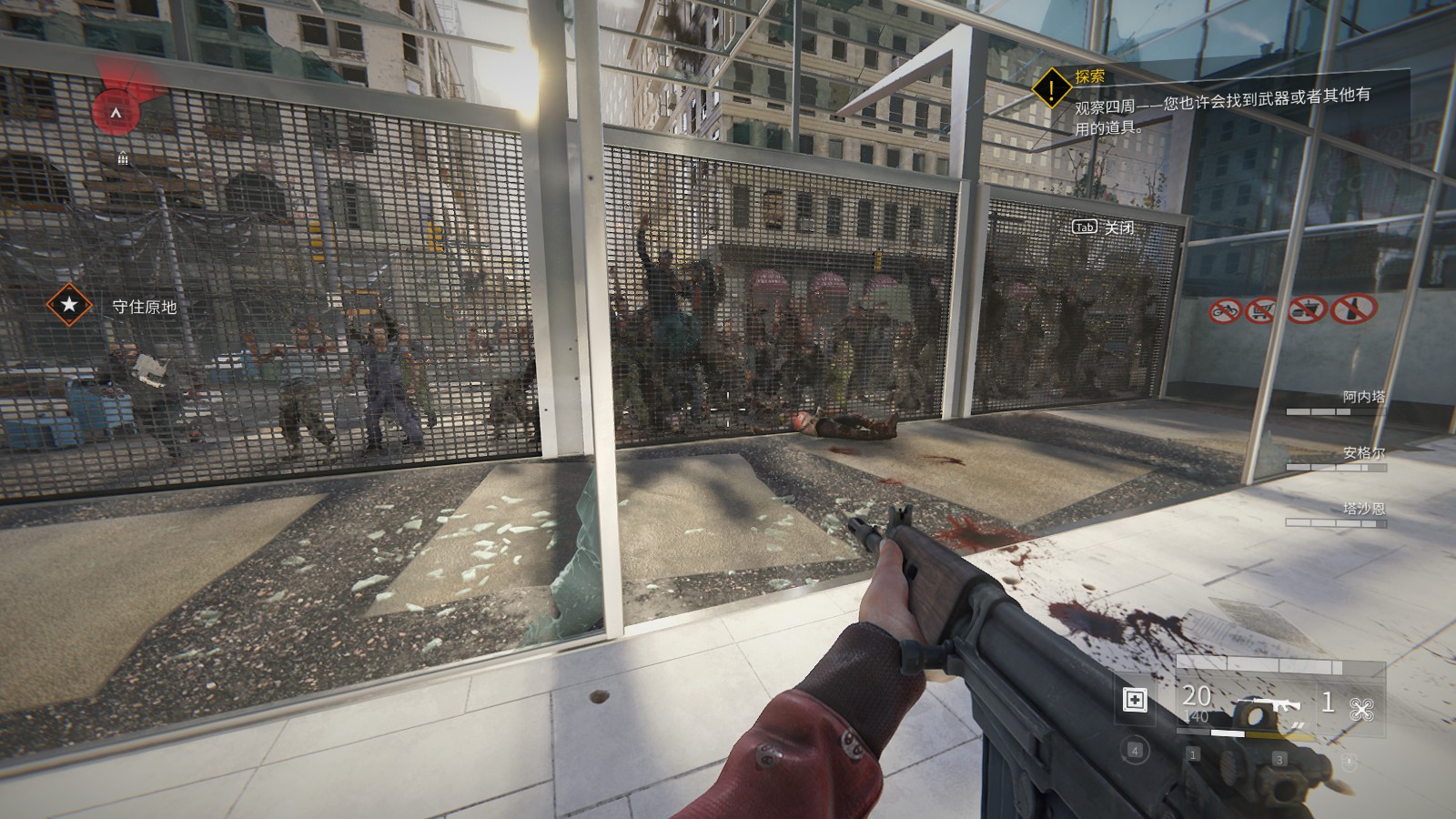Select the star objective marker icon
The image size is (1456, 819).
pos(69,305)
